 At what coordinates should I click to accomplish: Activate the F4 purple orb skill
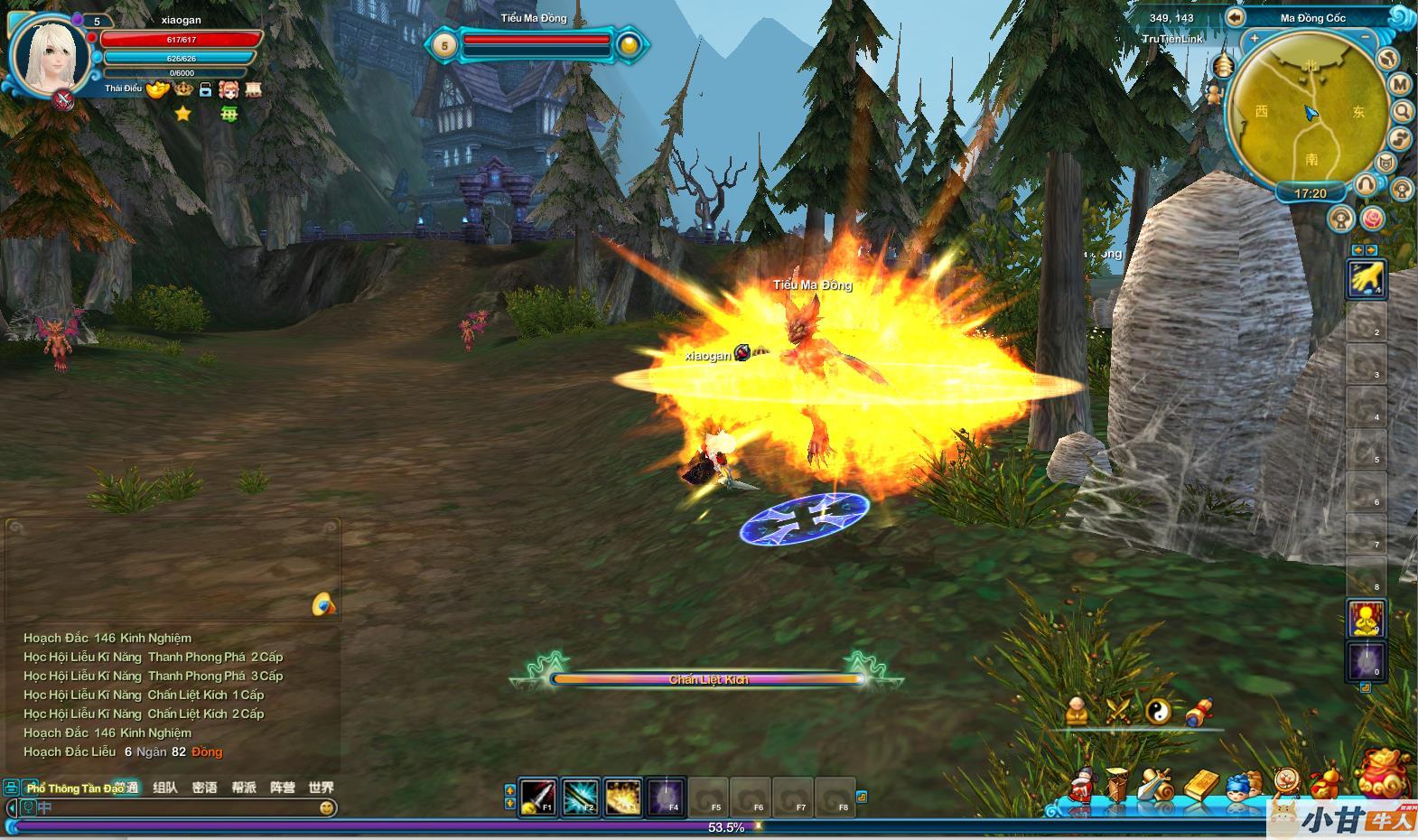pyautogui.click(x=666, y=797)
